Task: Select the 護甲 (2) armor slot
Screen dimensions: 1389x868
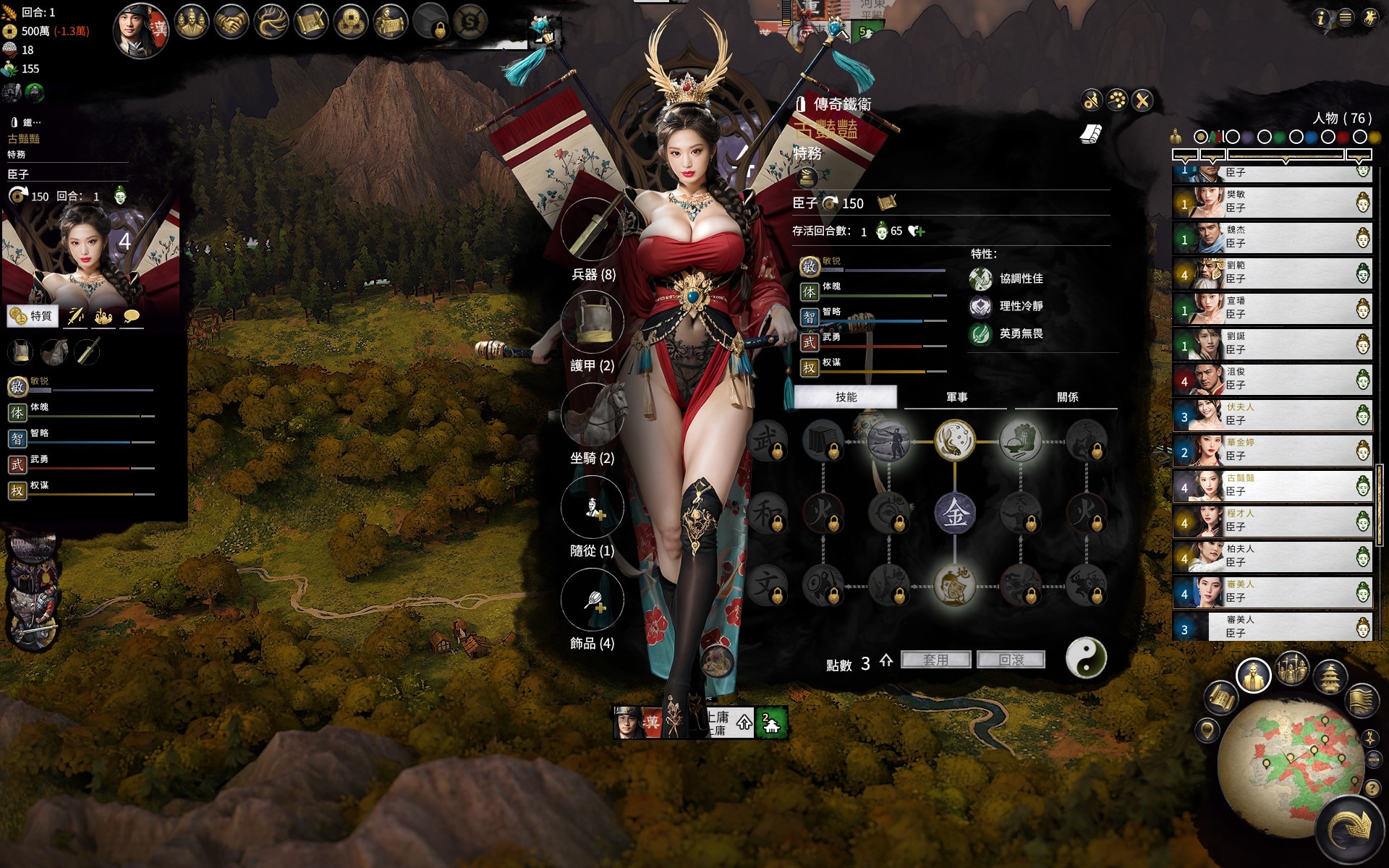Action: click(x=592, y=322)
